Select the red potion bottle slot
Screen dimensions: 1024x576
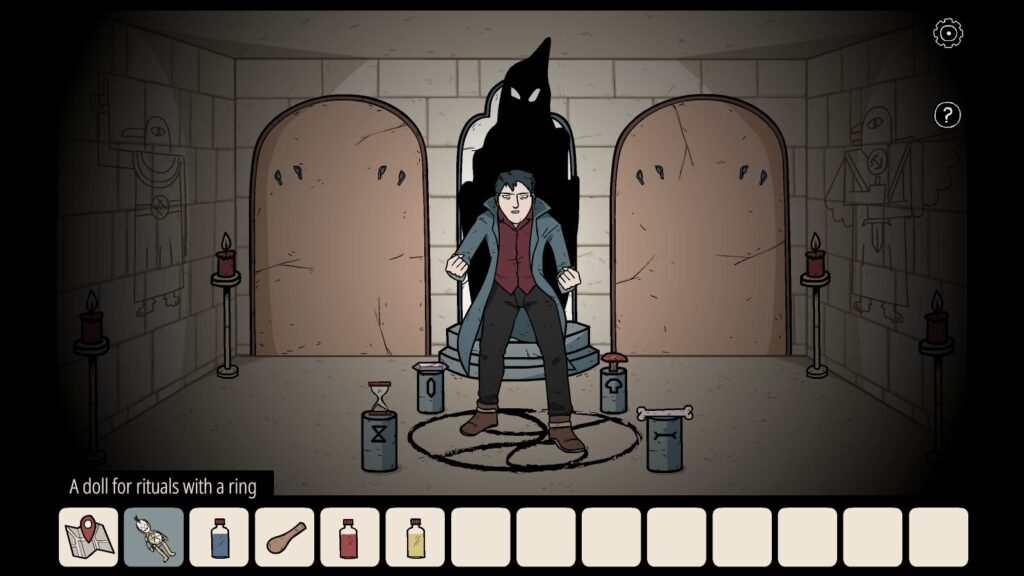[350, 537]
